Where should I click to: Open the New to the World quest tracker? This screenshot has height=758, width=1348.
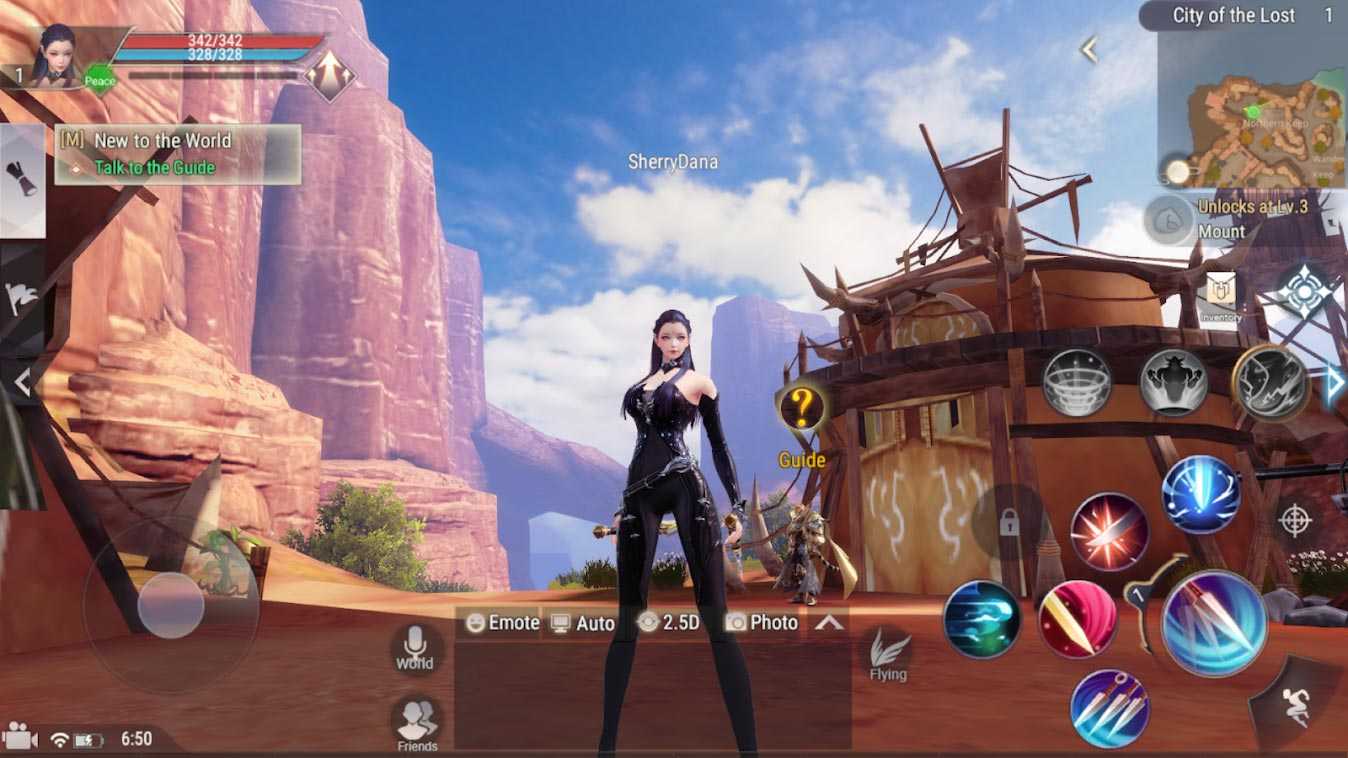[178, 154]
